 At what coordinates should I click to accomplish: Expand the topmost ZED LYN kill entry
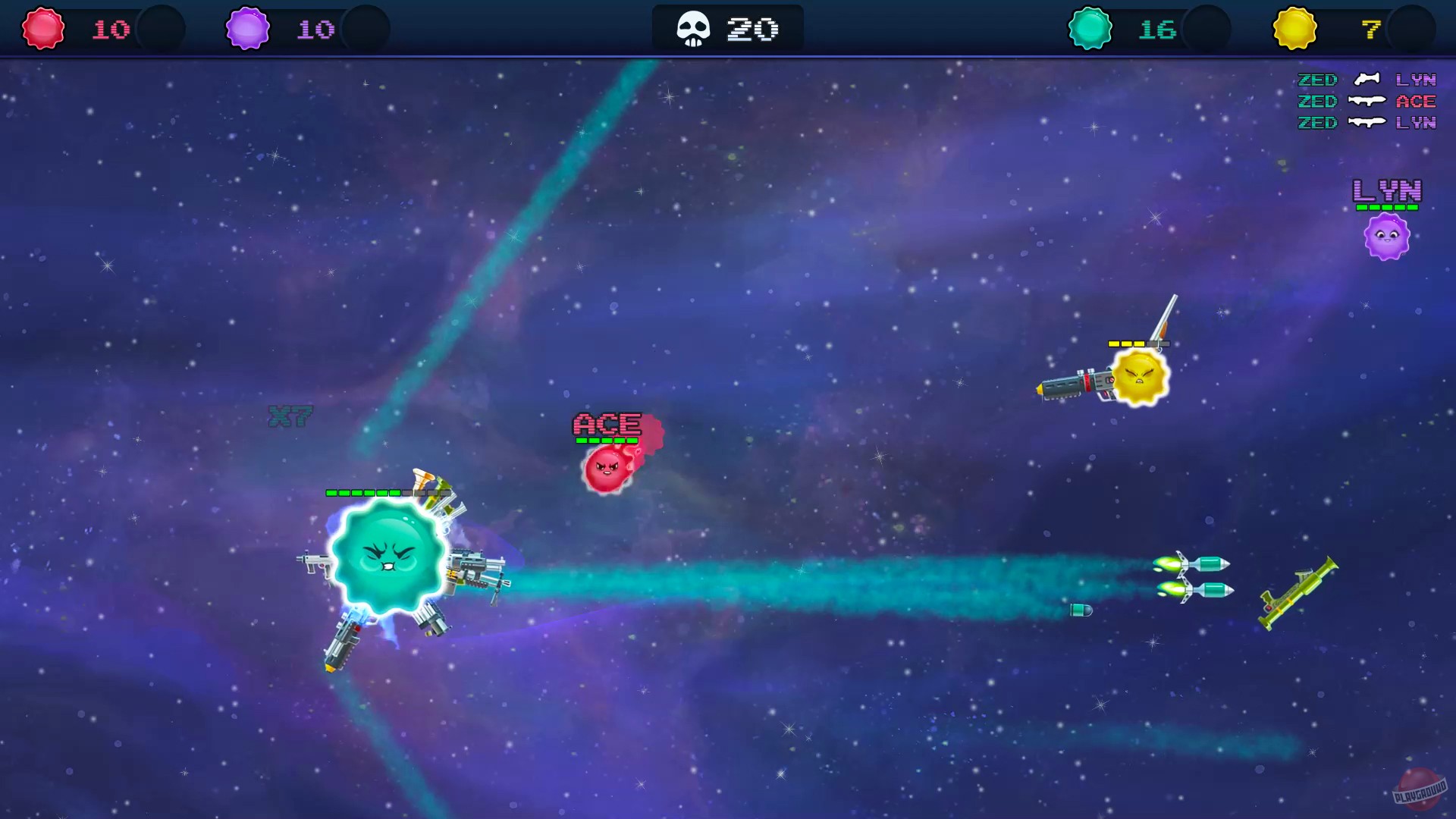click(x=1365, y=80)
